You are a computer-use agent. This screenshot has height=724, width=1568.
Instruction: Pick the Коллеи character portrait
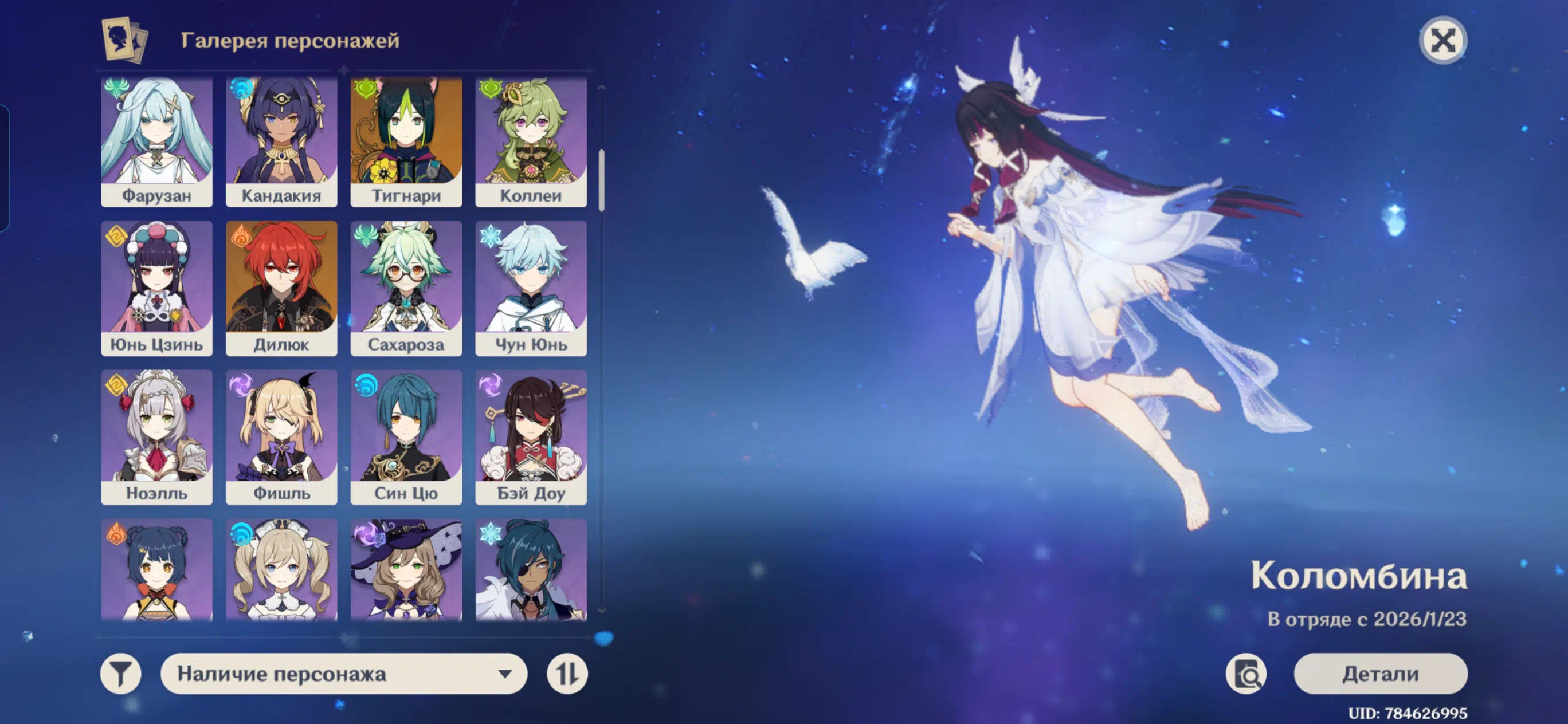coord(531,141)
